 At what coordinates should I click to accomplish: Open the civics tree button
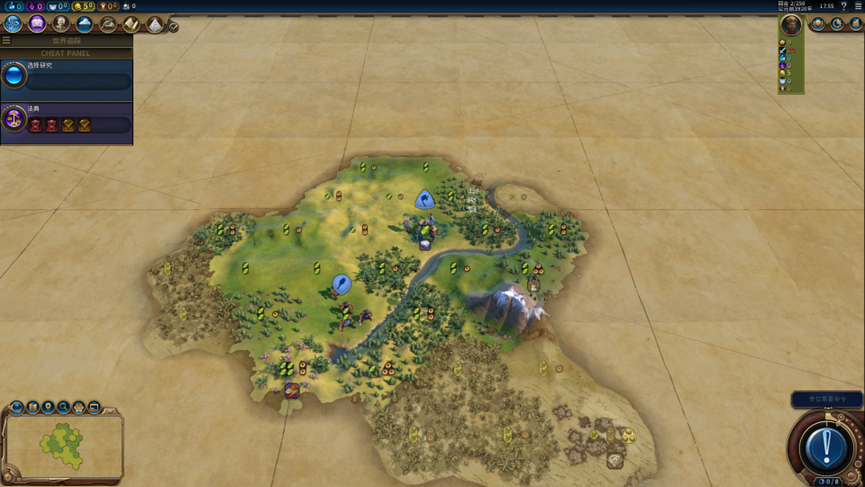click(37, 23)
